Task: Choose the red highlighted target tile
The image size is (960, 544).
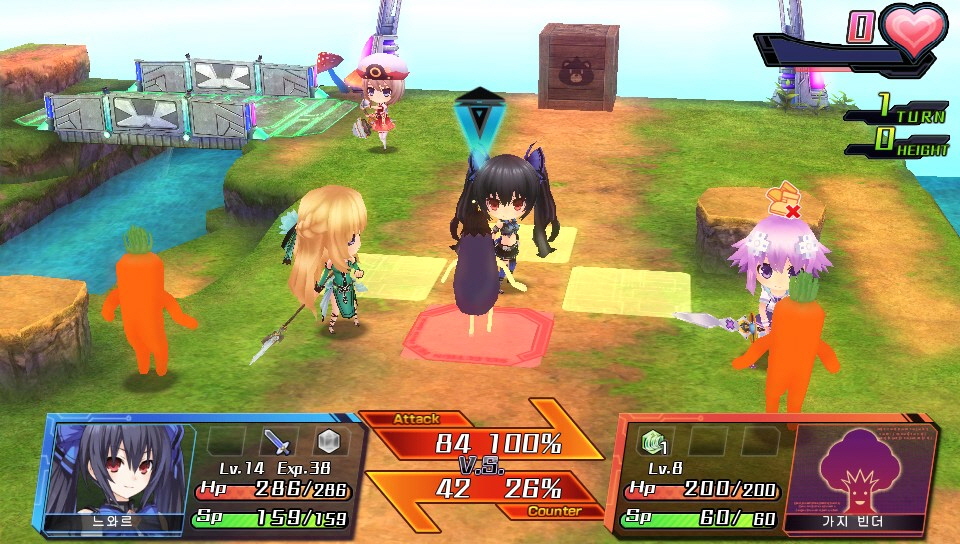Action: (478, 334)
